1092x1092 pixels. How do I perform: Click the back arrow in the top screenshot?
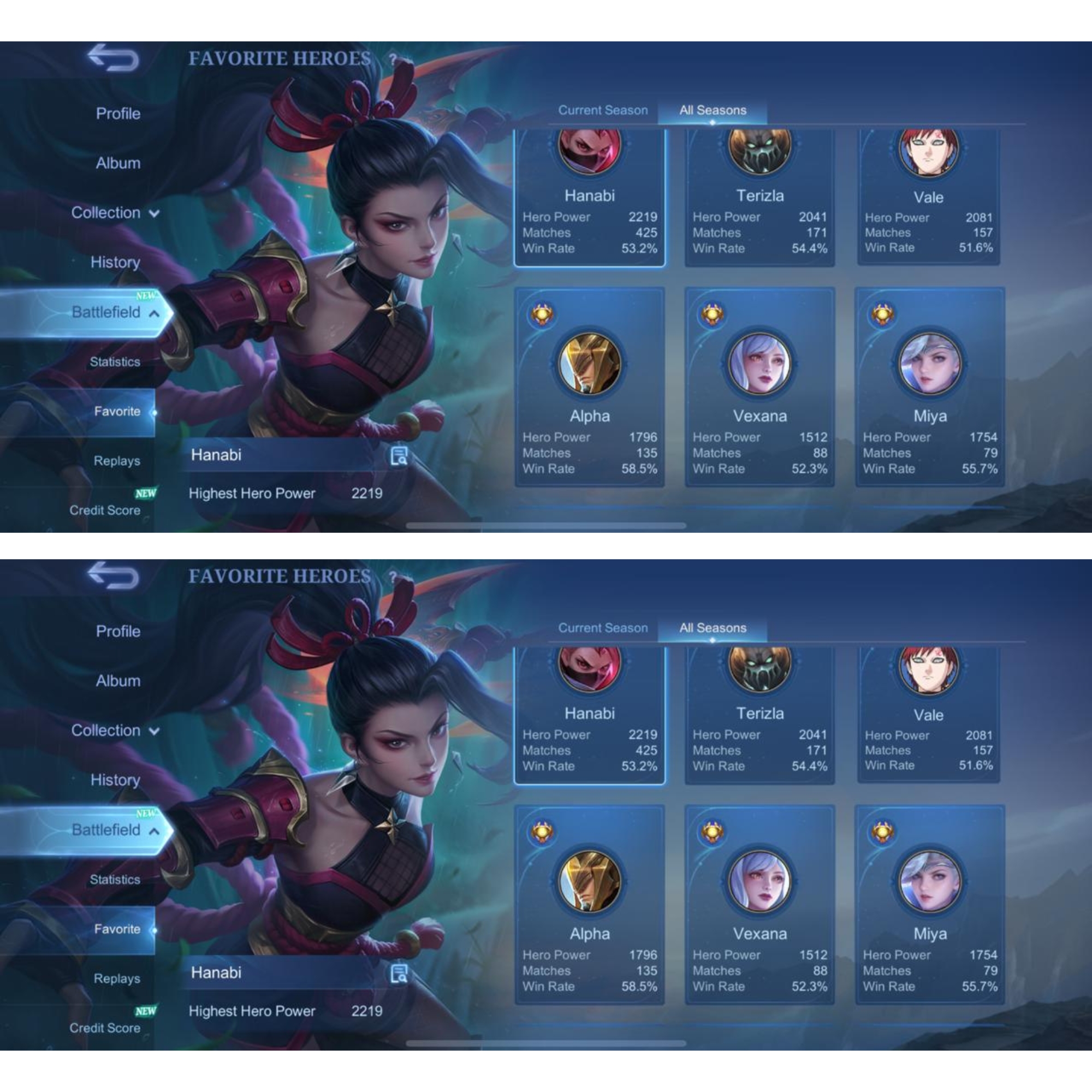point(113,58)
